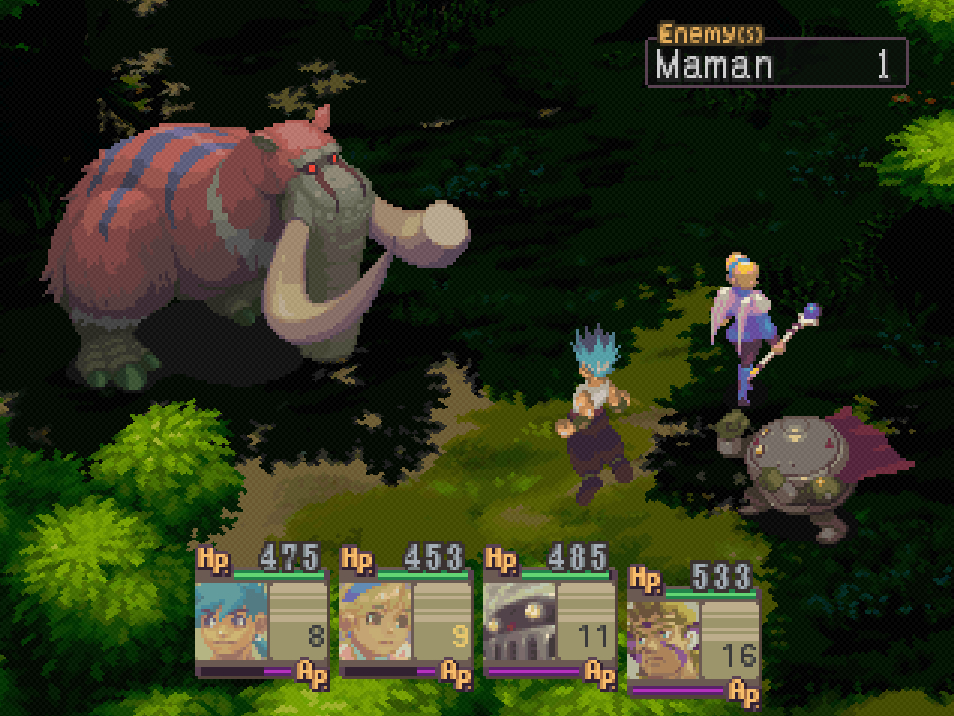954x716 pixels.
Task: Select the Maman entry in the enemy list
Action: coord(775,65)
